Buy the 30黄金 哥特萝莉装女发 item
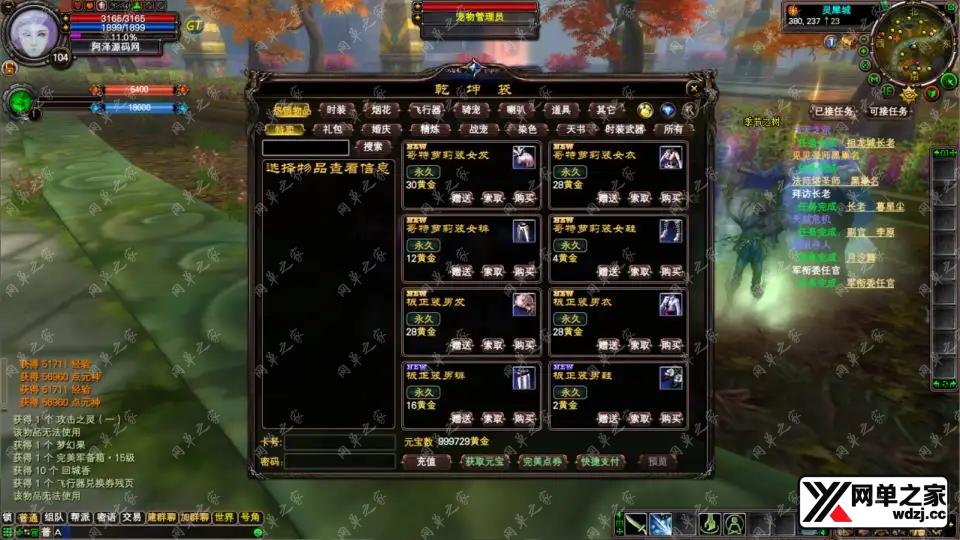Screen dimensions: 960x540 (525, 198)
